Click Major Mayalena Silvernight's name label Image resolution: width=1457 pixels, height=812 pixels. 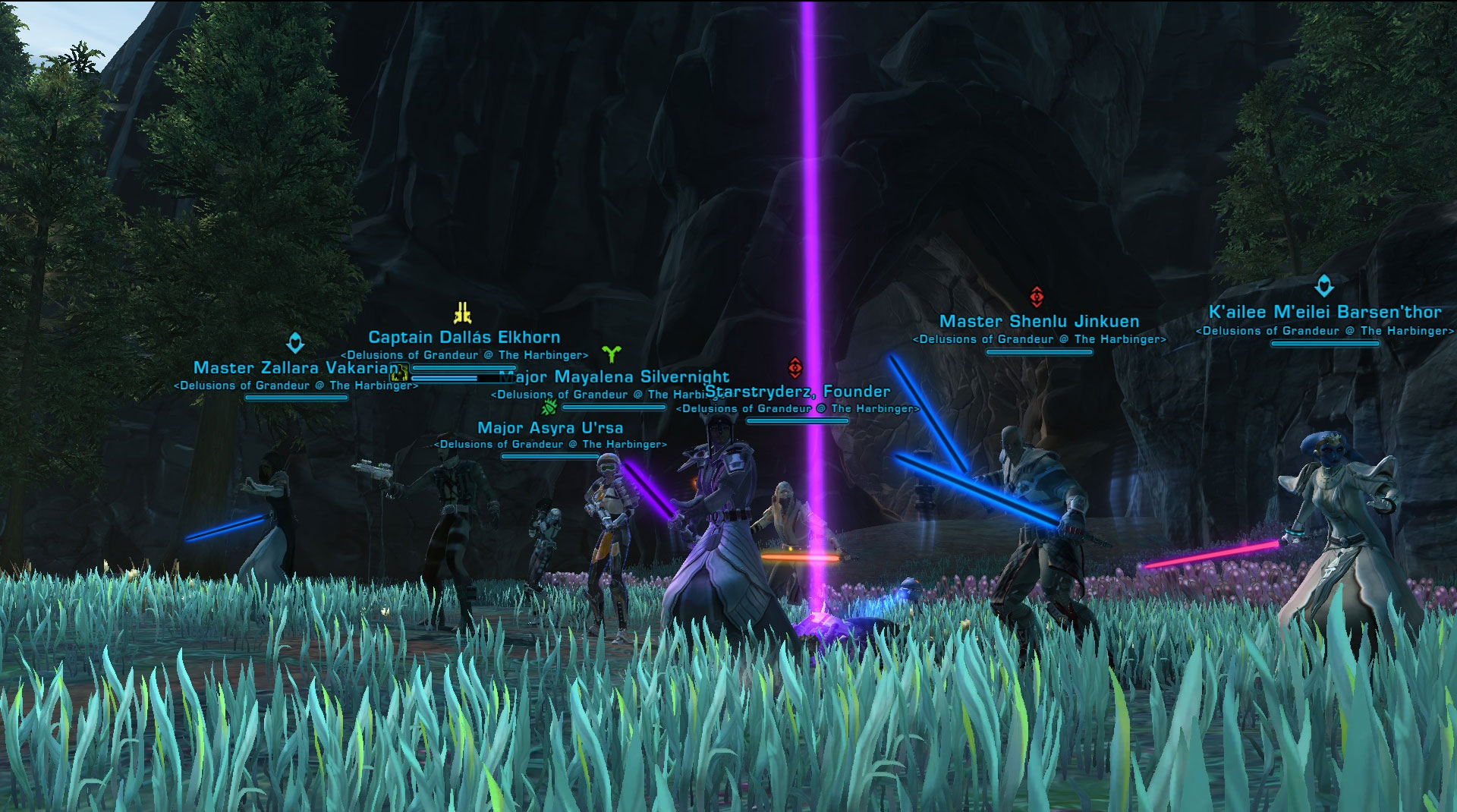(622, 377)
